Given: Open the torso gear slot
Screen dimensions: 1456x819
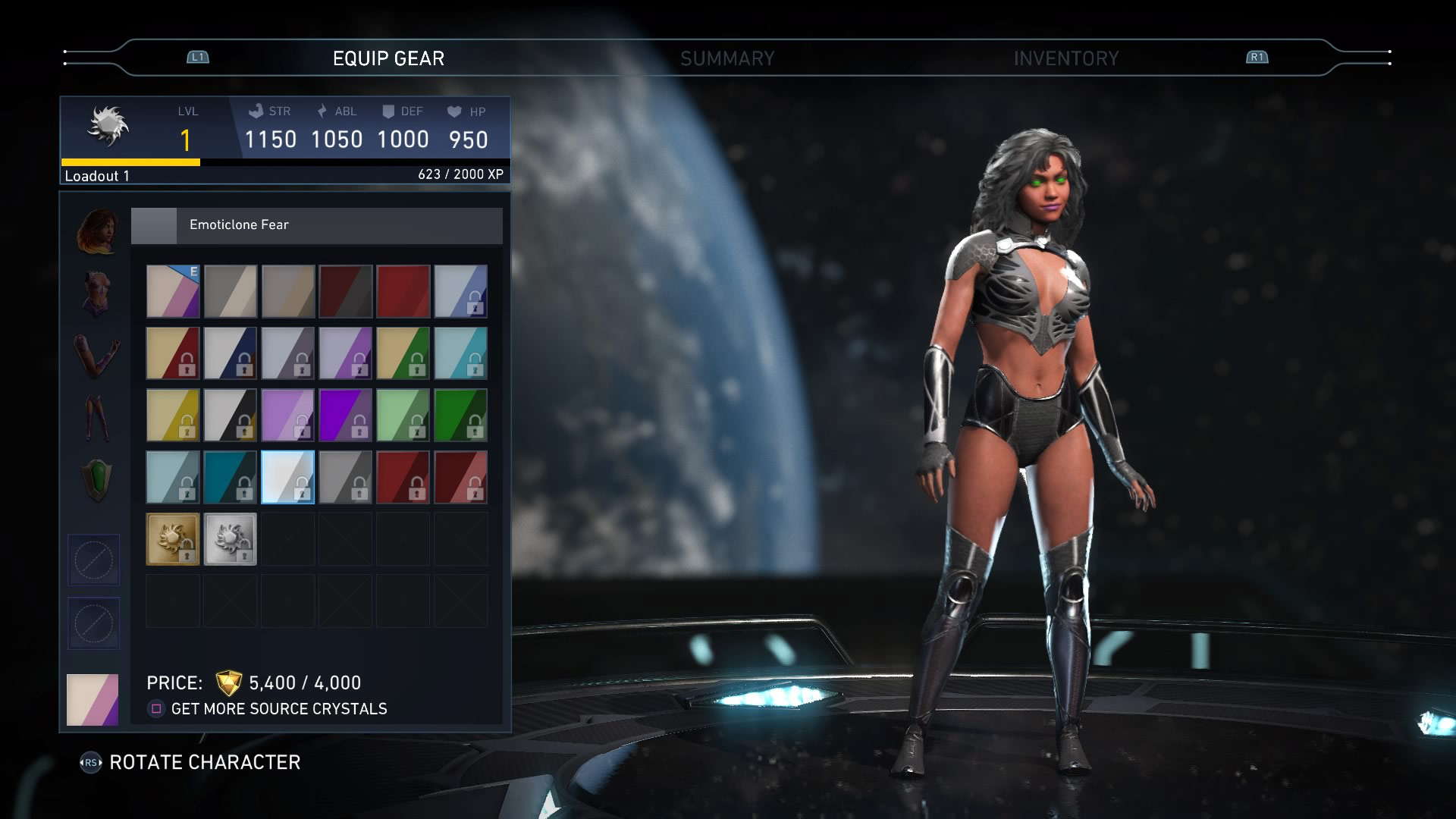Looking at the screenshot, I should click(95, 293).
